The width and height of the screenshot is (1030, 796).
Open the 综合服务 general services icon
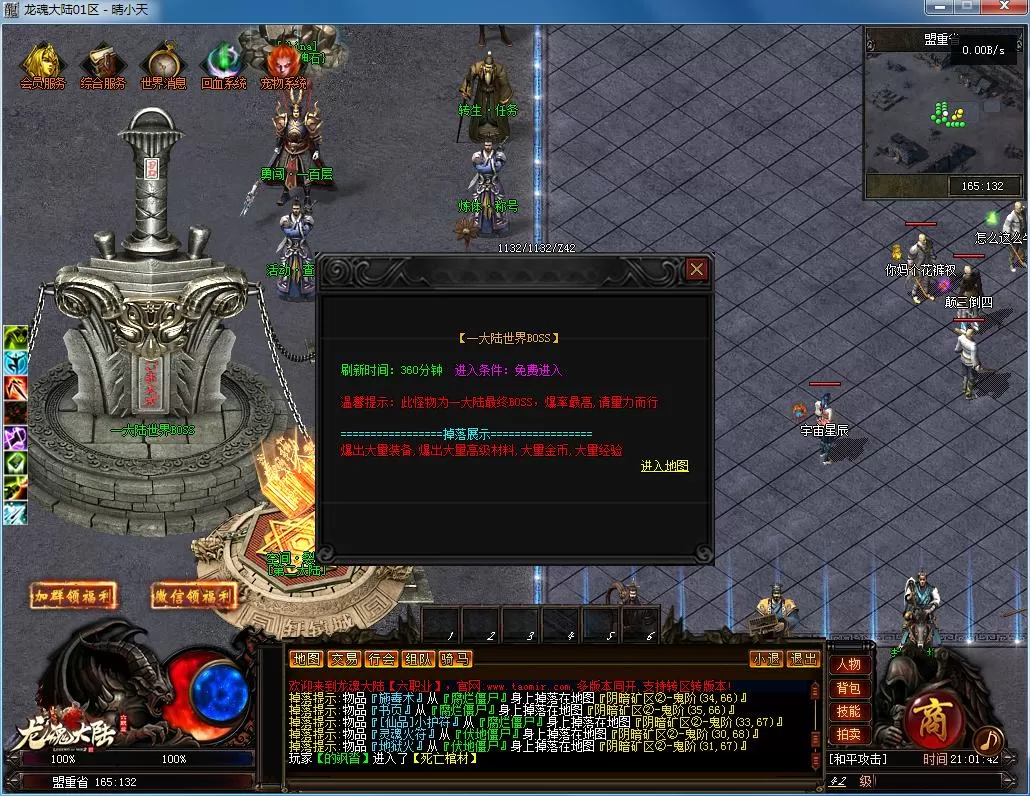pyautogui.click(x=103, y=63)
